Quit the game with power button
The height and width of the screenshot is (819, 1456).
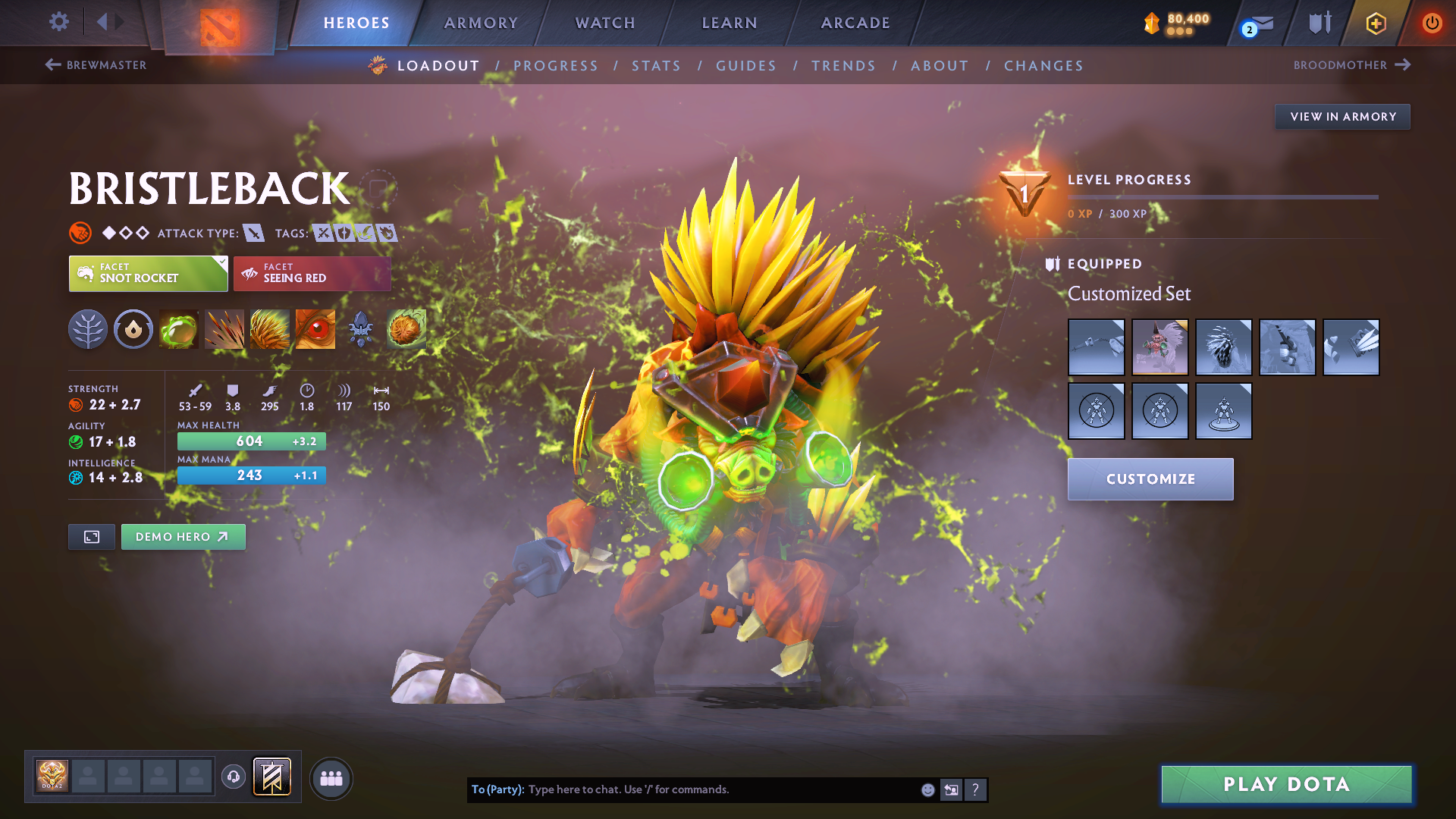1432,23
